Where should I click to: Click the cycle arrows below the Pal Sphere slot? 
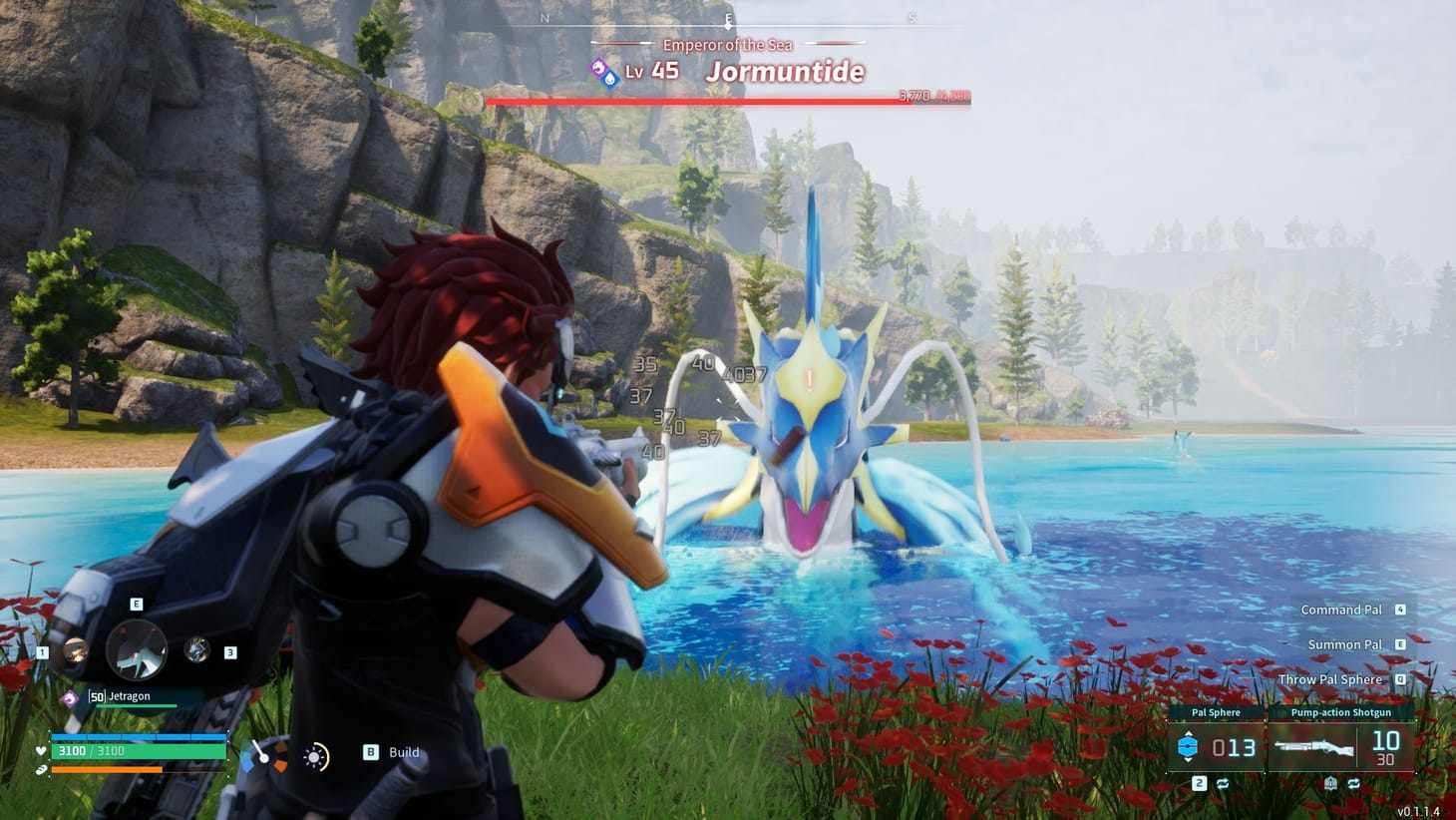click(x=1225, y=783)
